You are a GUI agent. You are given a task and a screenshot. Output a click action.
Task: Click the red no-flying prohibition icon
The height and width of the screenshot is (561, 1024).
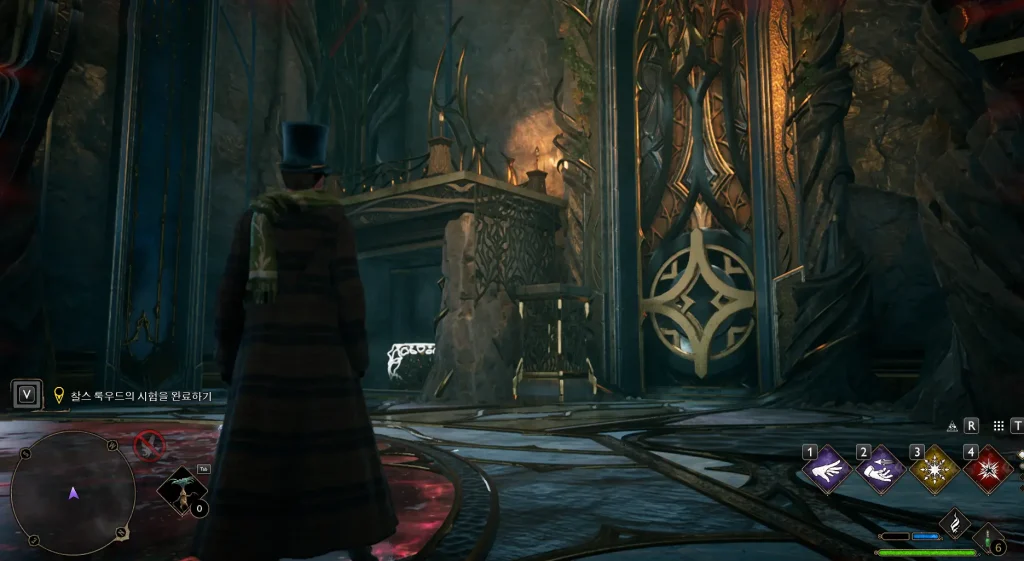[149, 443]
